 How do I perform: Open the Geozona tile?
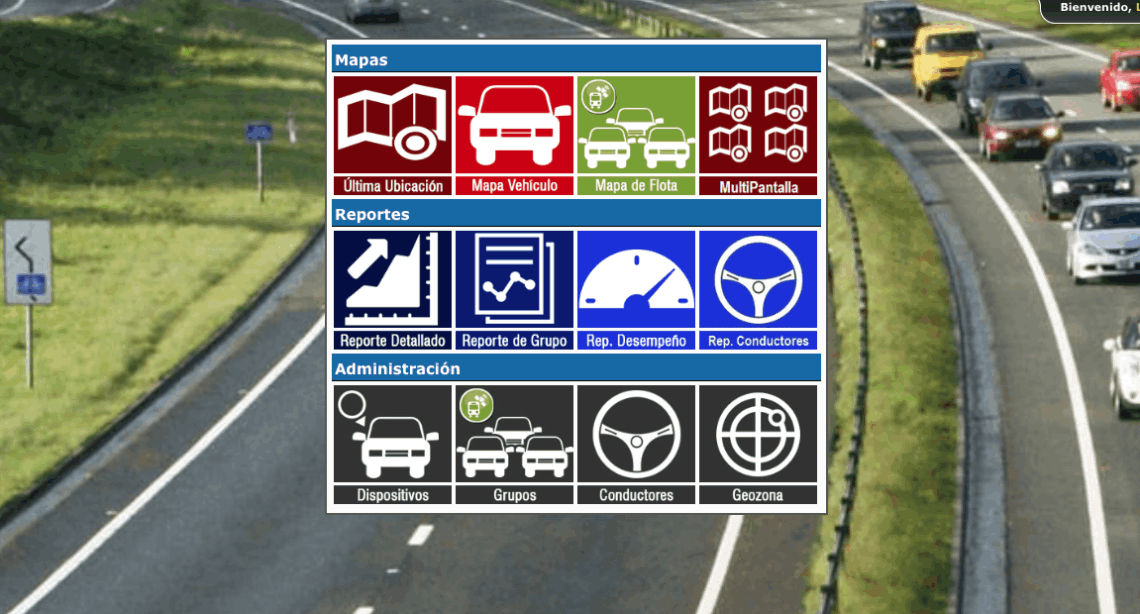pos(758,444)
